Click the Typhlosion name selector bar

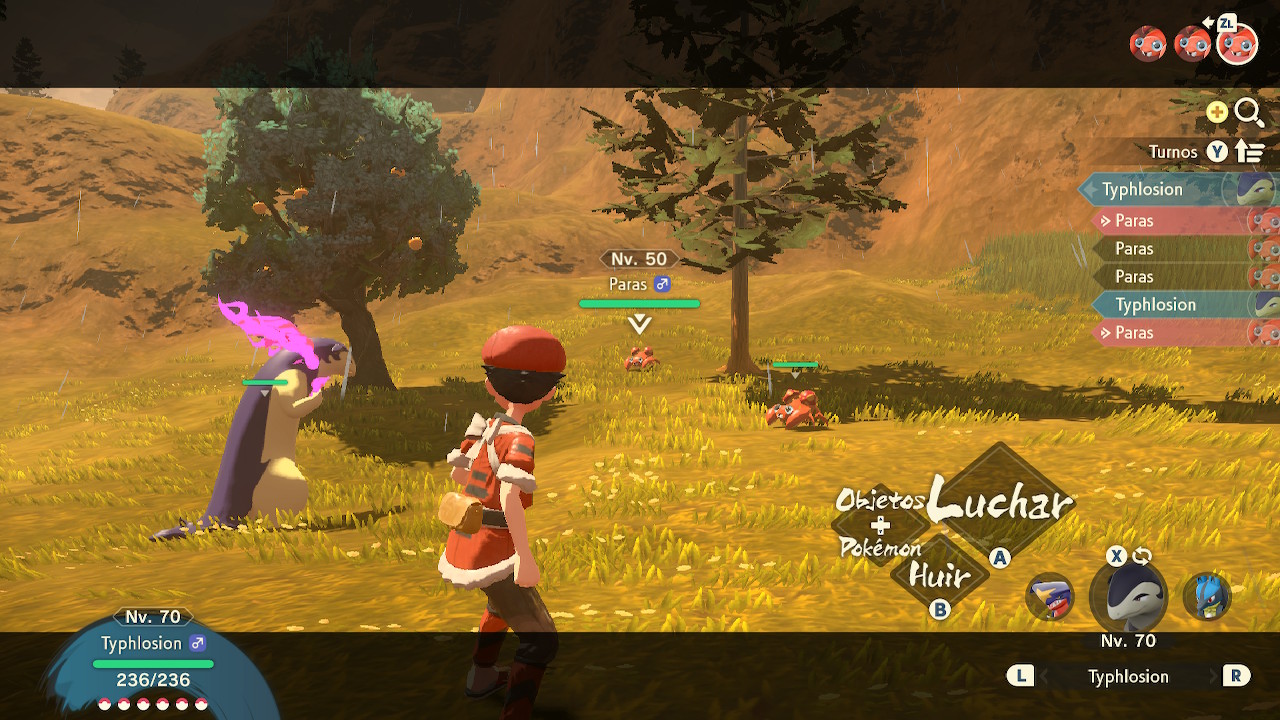click(1128, 677)
